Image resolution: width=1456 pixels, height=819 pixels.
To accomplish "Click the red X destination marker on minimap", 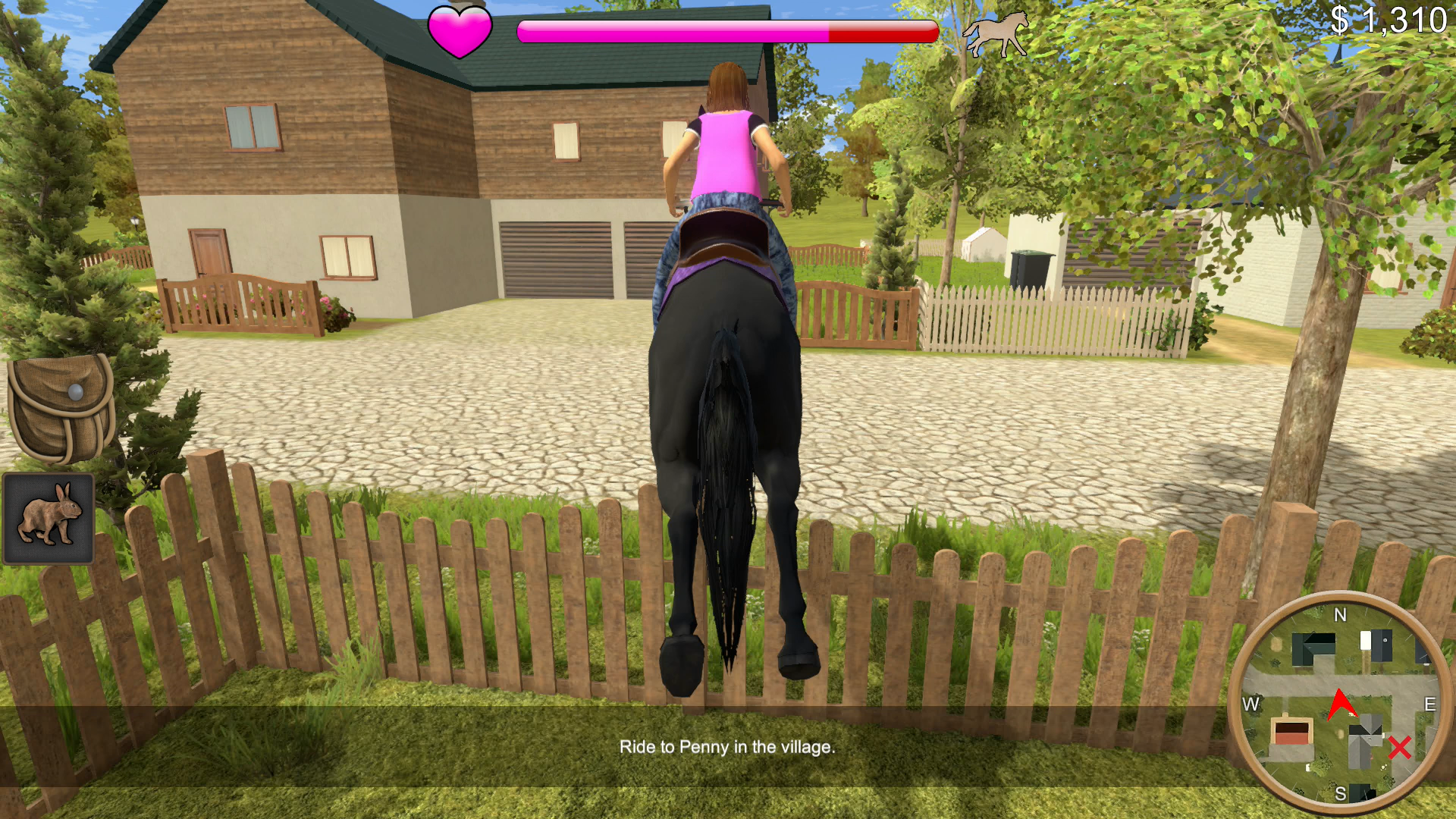I will click(x=1399, y=747).
